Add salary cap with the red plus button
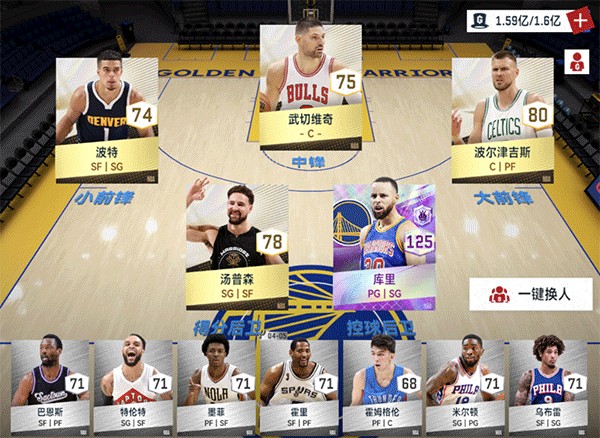This screenshot has width=600, height=438. (581, 19)
